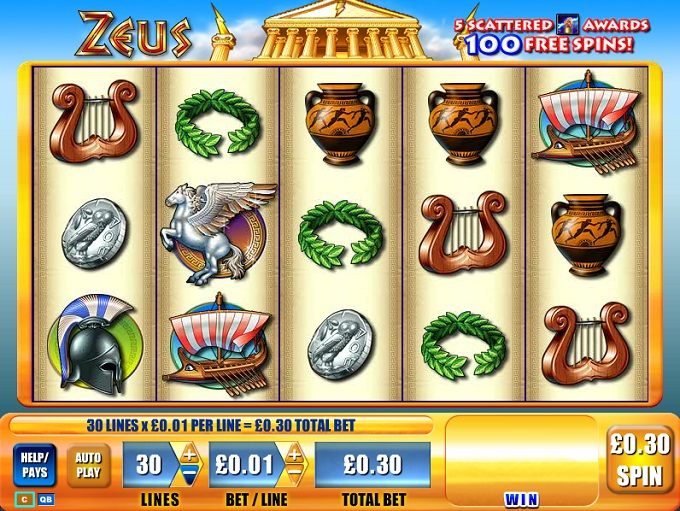Decrease the number of lines

click(x=186, y=475)
